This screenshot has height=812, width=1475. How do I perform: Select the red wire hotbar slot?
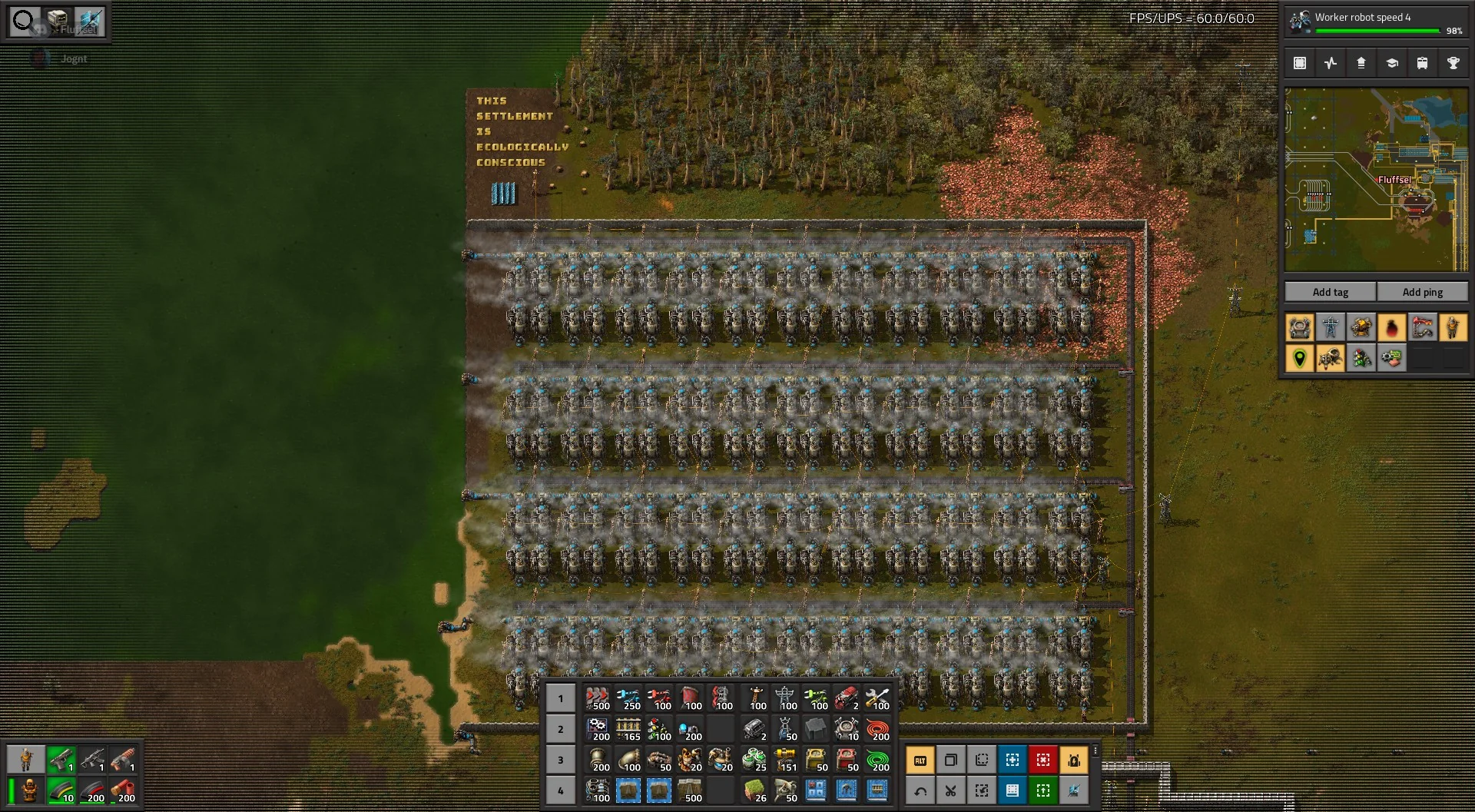coord(877,729)
